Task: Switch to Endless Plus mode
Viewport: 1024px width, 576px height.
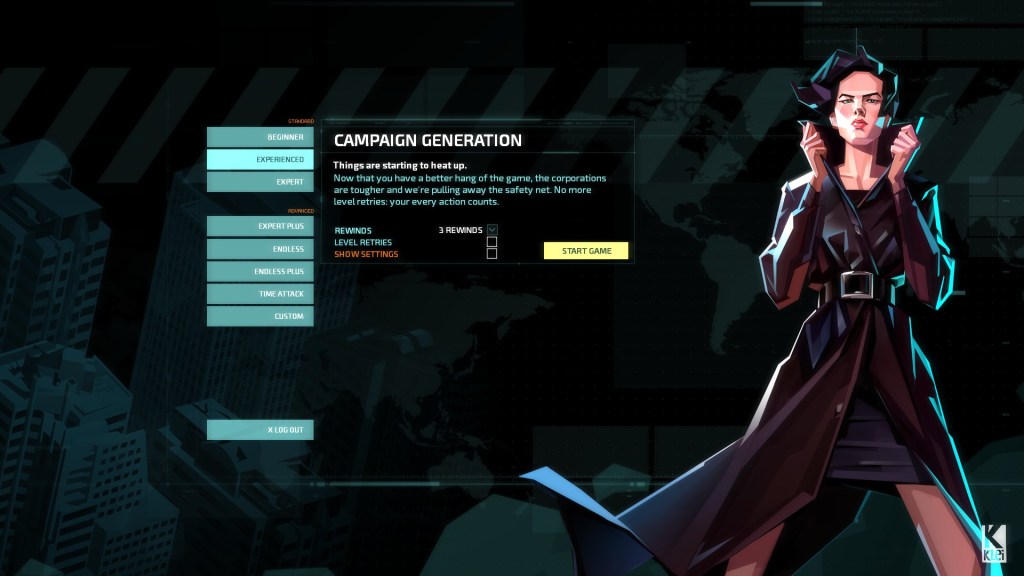Action: click(260, 272)
